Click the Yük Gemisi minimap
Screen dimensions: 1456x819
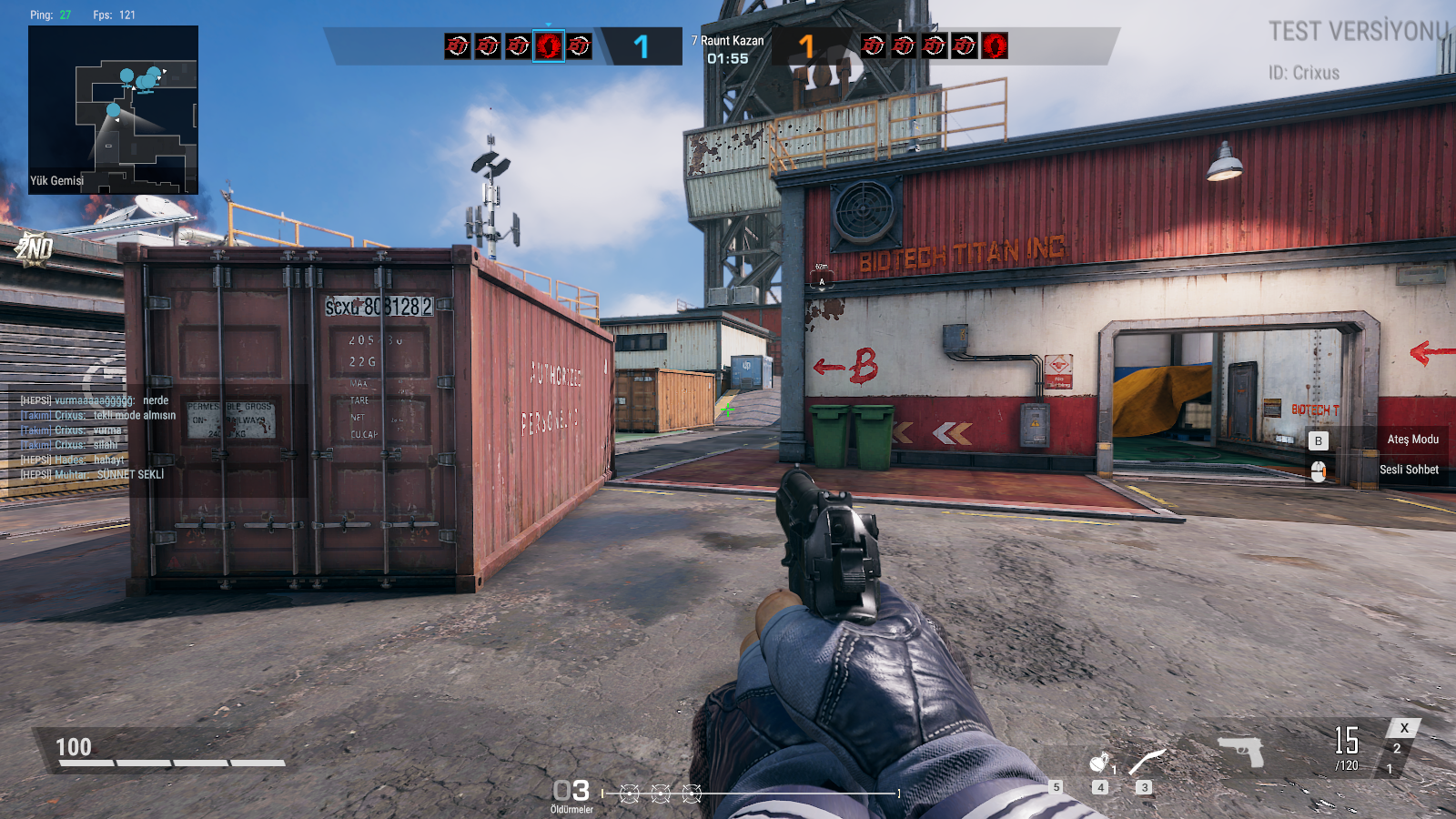click(x=113, y=109)
